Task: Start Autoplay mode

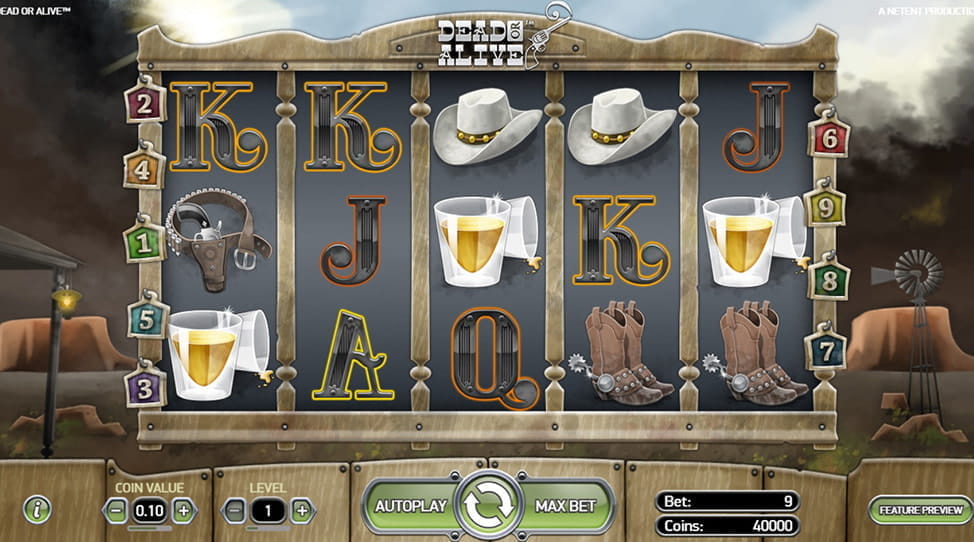Action: coord(410,506)
